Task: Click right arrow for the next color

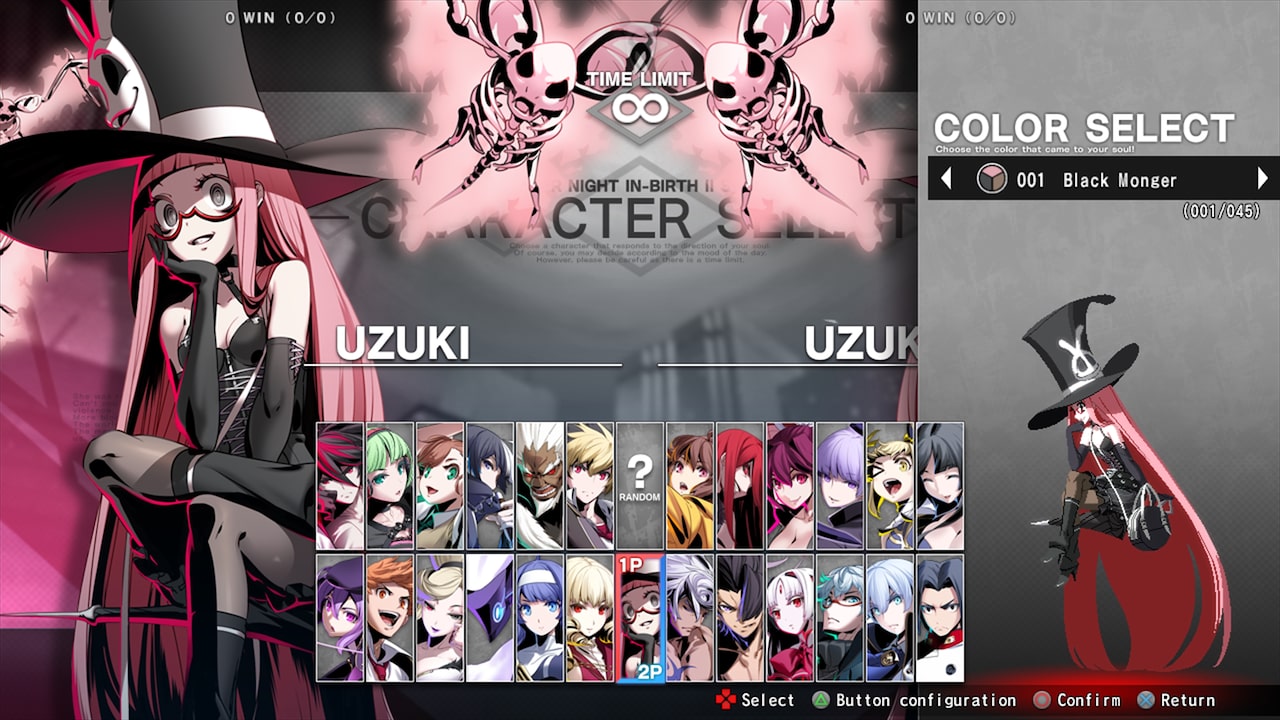Action: 1263,180
